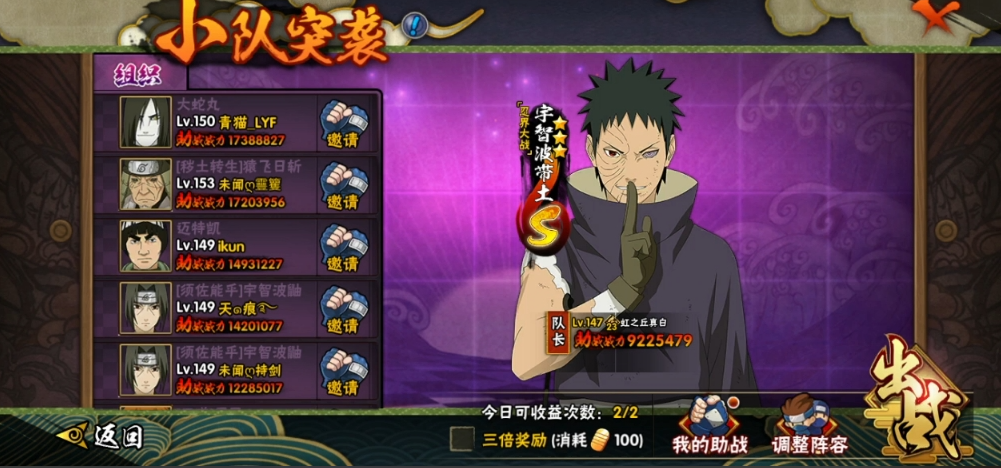Invite 迈特凯 player ikun
The image size is (1001, 468).
[344, 247]
